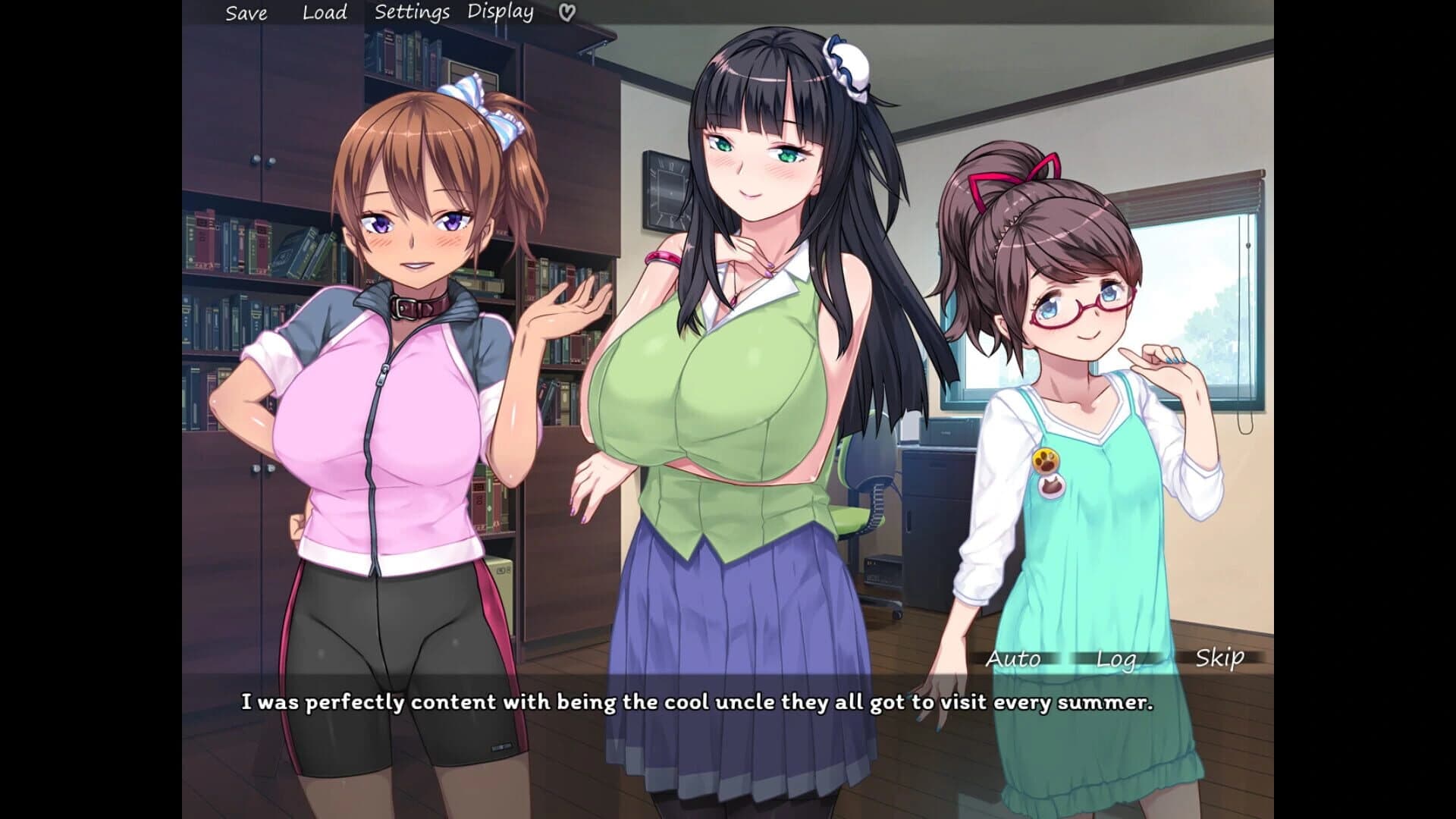This screenshot has height=819, width=1456.
Task: Activate Skip mode
Action: [x=1219, y=659]
